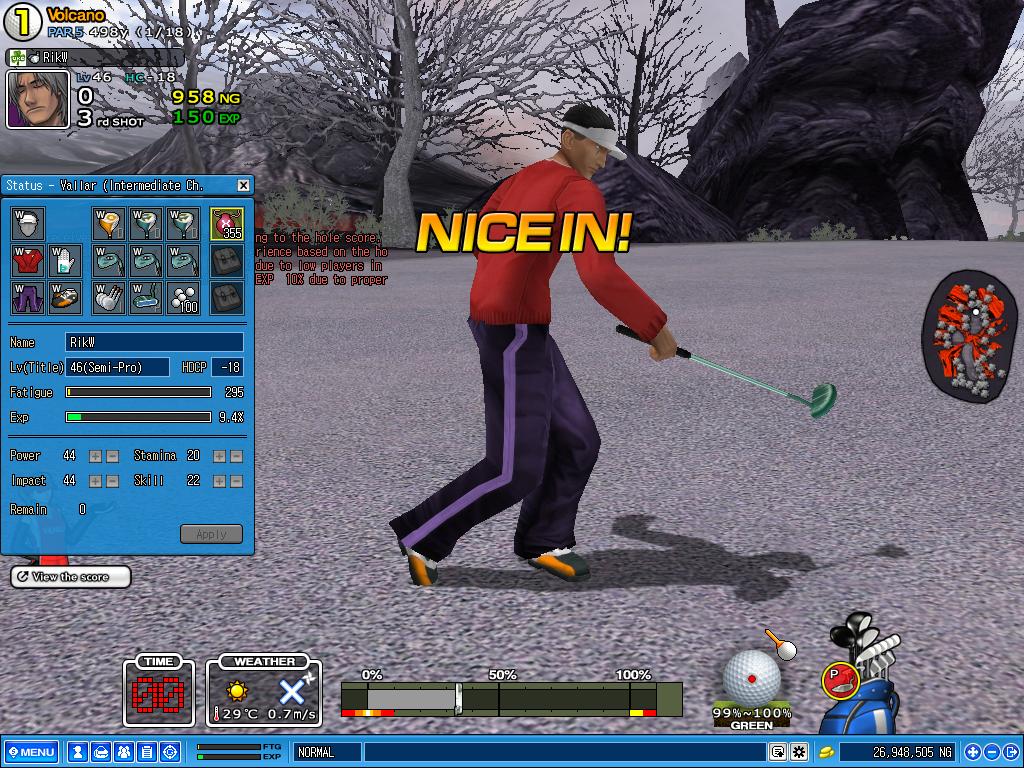Screen dimensions: 1024x768
Task: Increase the Power stat
Action: 96,456
